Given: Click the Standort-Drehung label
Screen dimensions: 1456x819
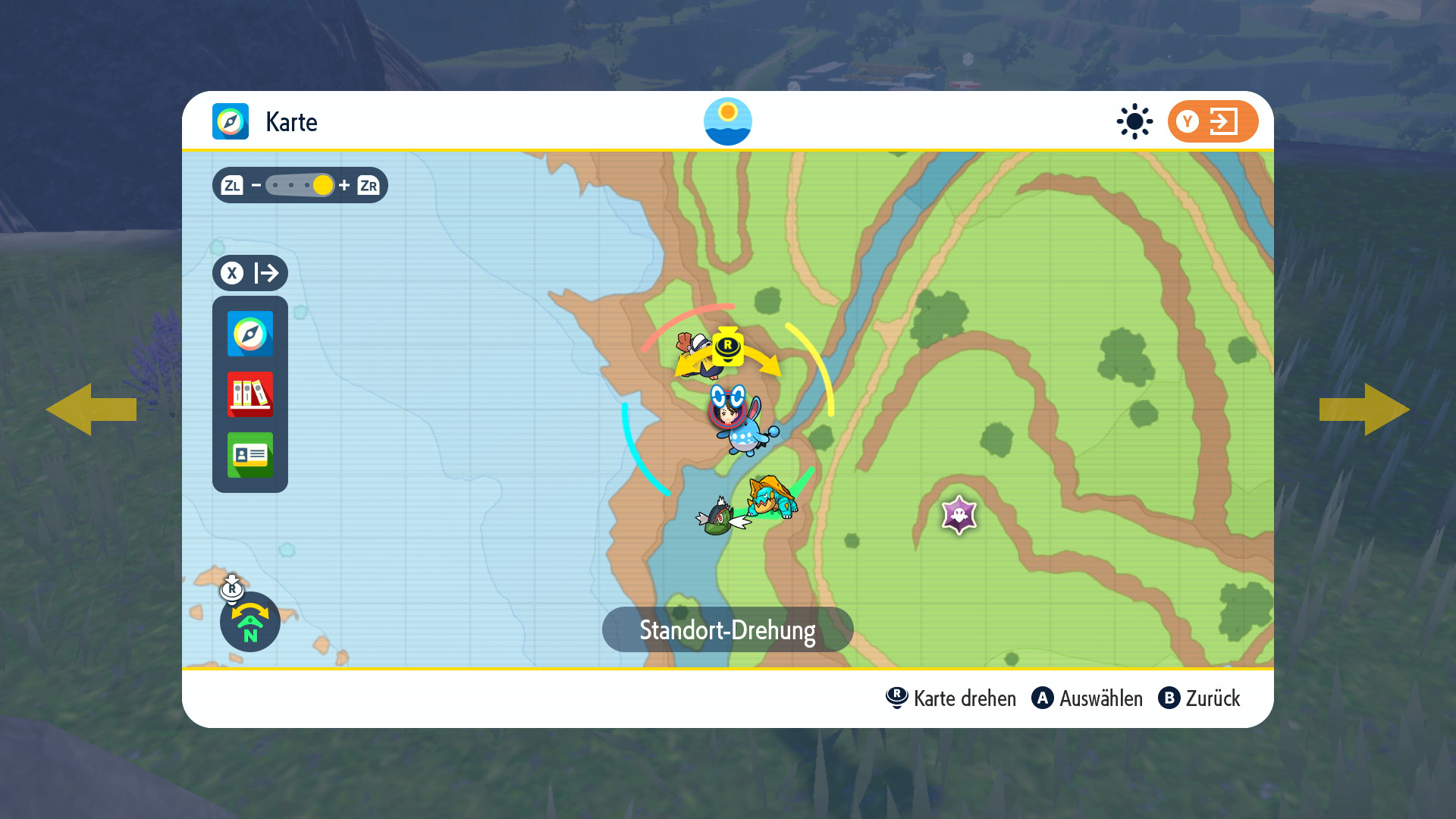Looking at the screenshot, I should click(727, 629).
